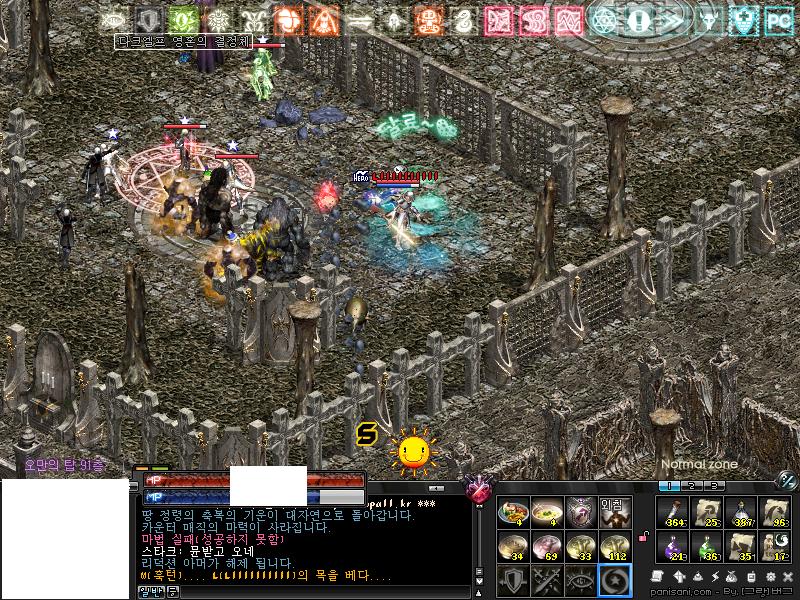
Task: Activate the highlighted crescent star skill
Action: (613, 580)
